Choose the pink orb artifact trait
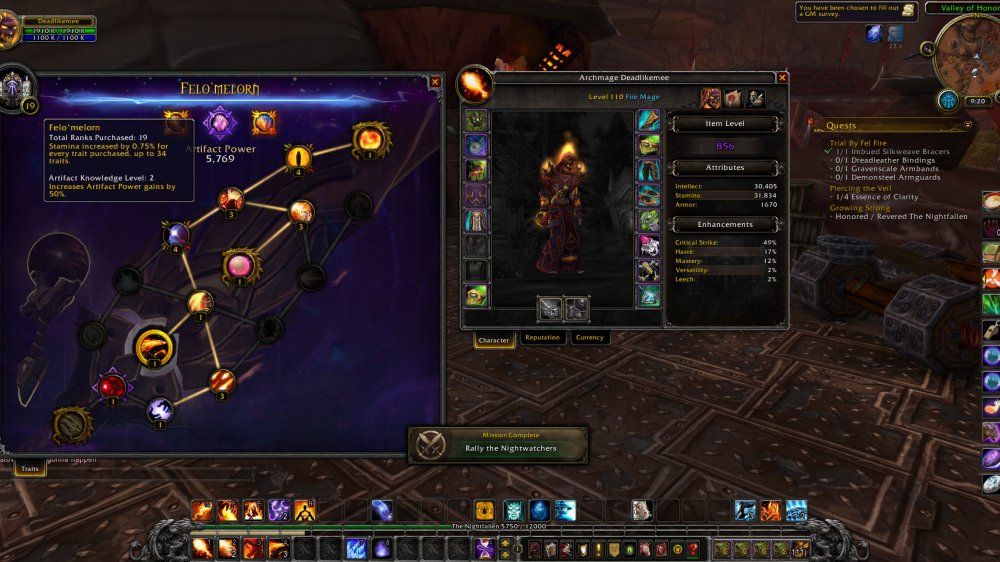Viewport: 1000px width, 562px height. (240, 266)
